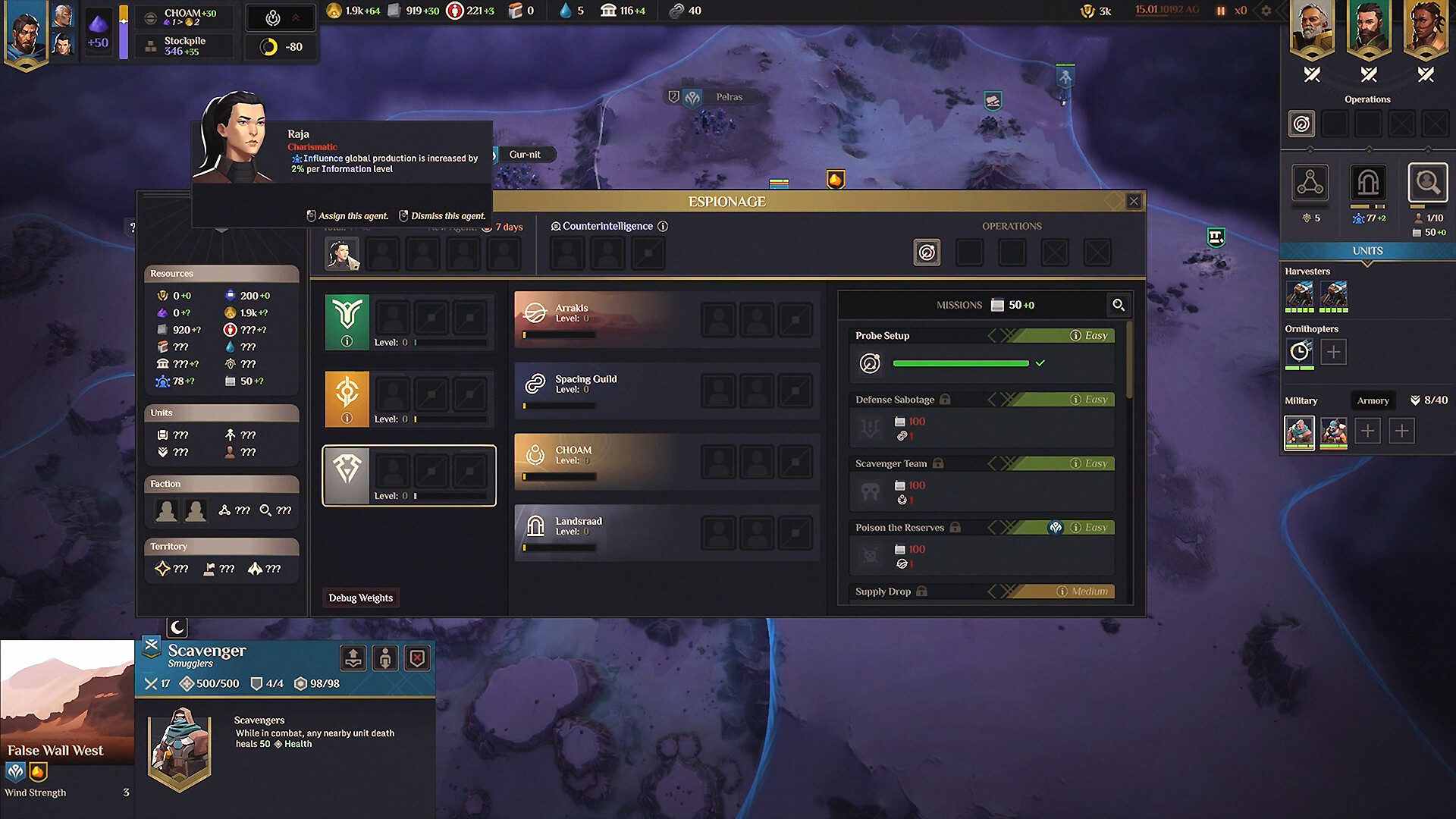Open the espionage magnifier panel icon
The width and height of the screenshot is (1456, 819).
click(1427, 183)
